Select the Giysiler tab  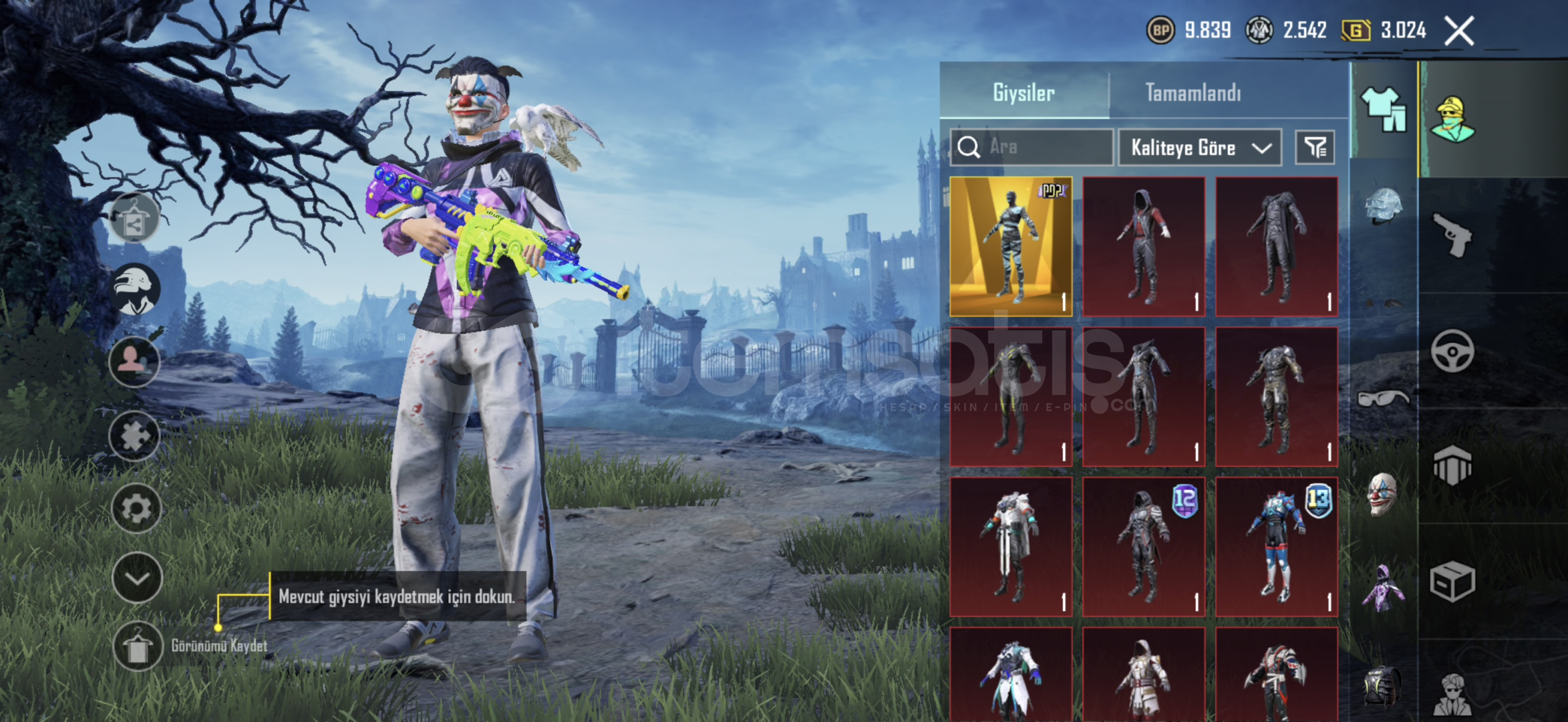[1024, 93]
